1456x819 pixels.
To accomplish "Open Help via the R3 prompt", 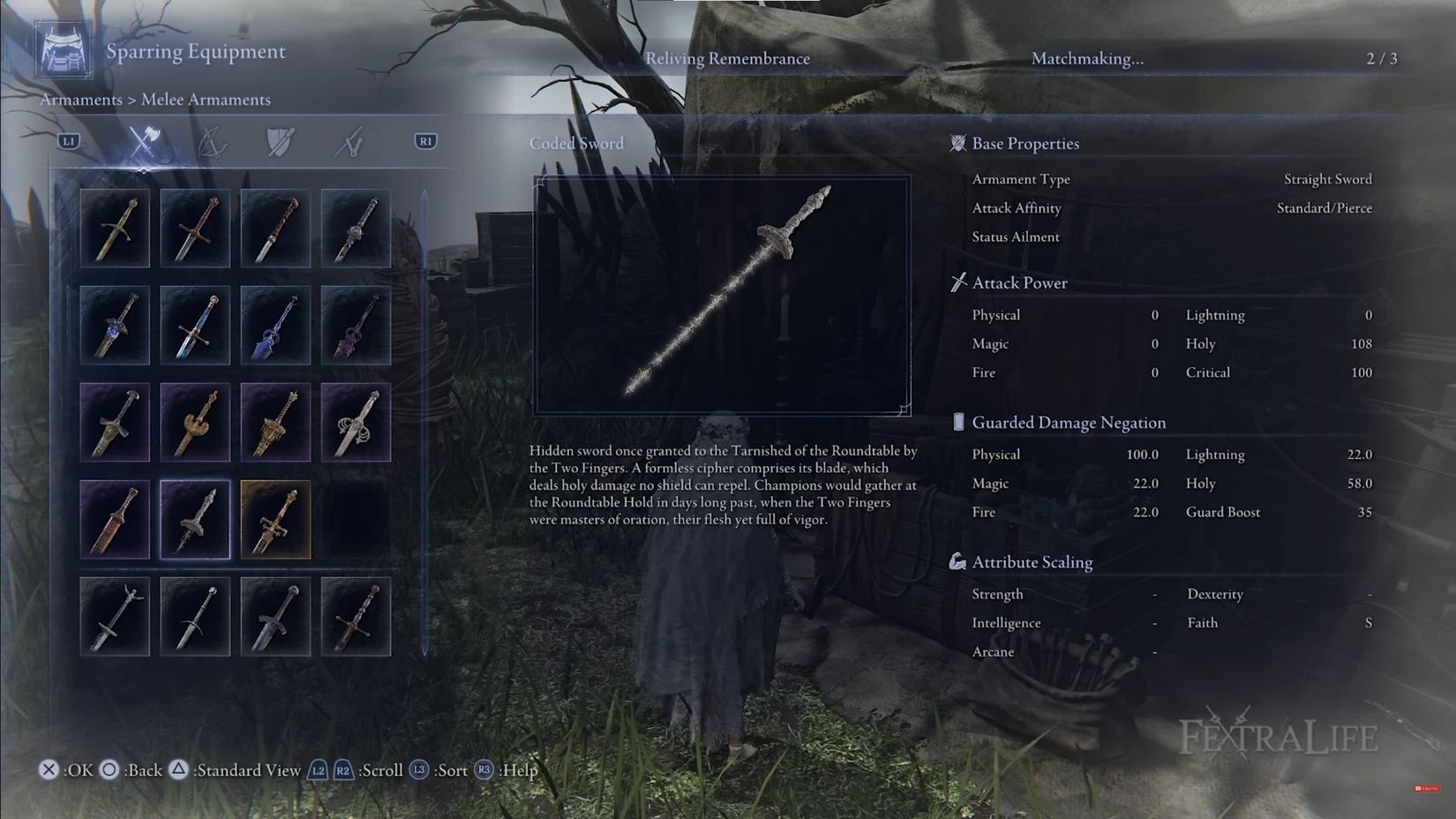I will point(484,770).
